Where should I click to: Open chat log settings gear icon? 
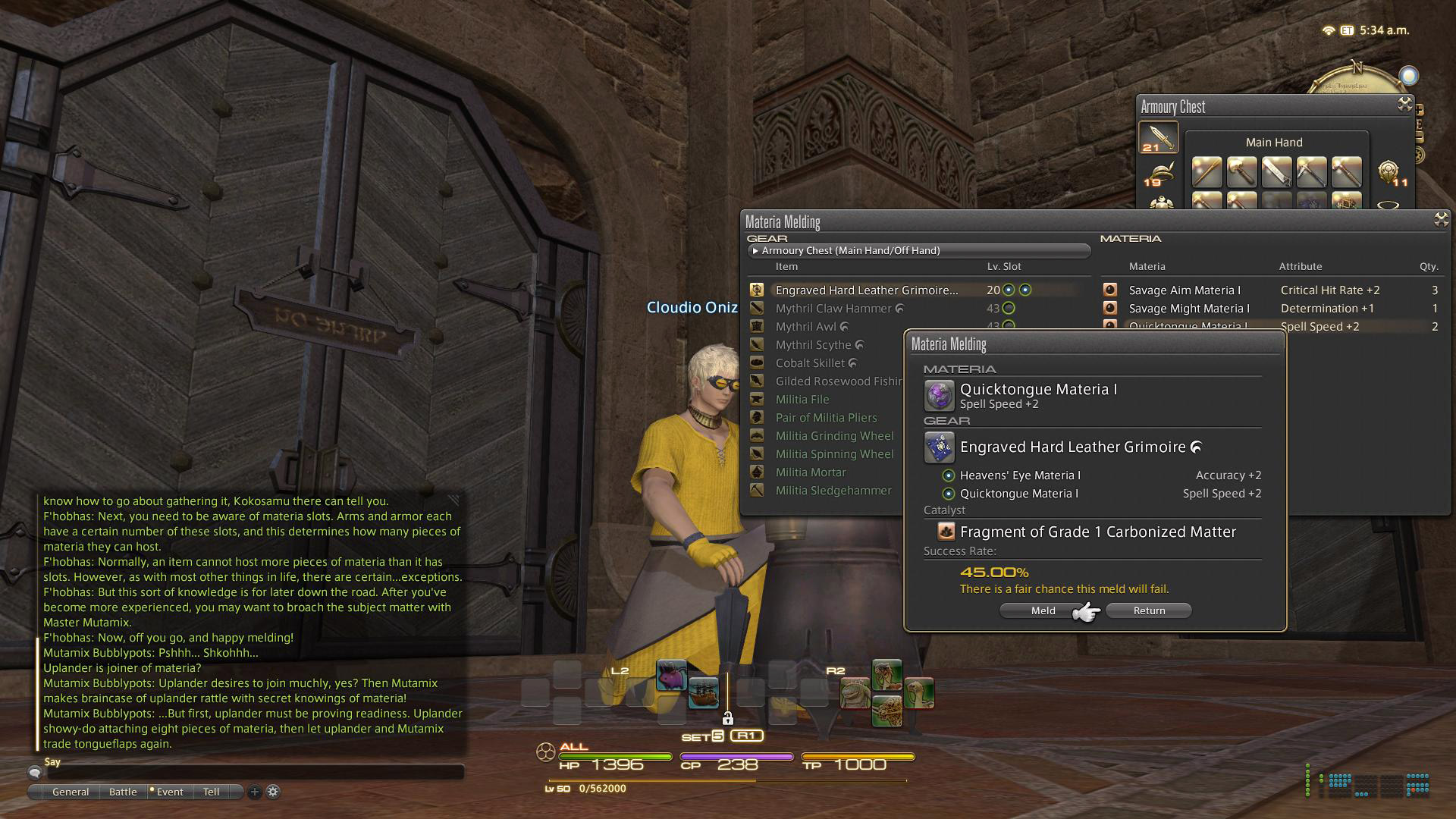coord(273,792)
